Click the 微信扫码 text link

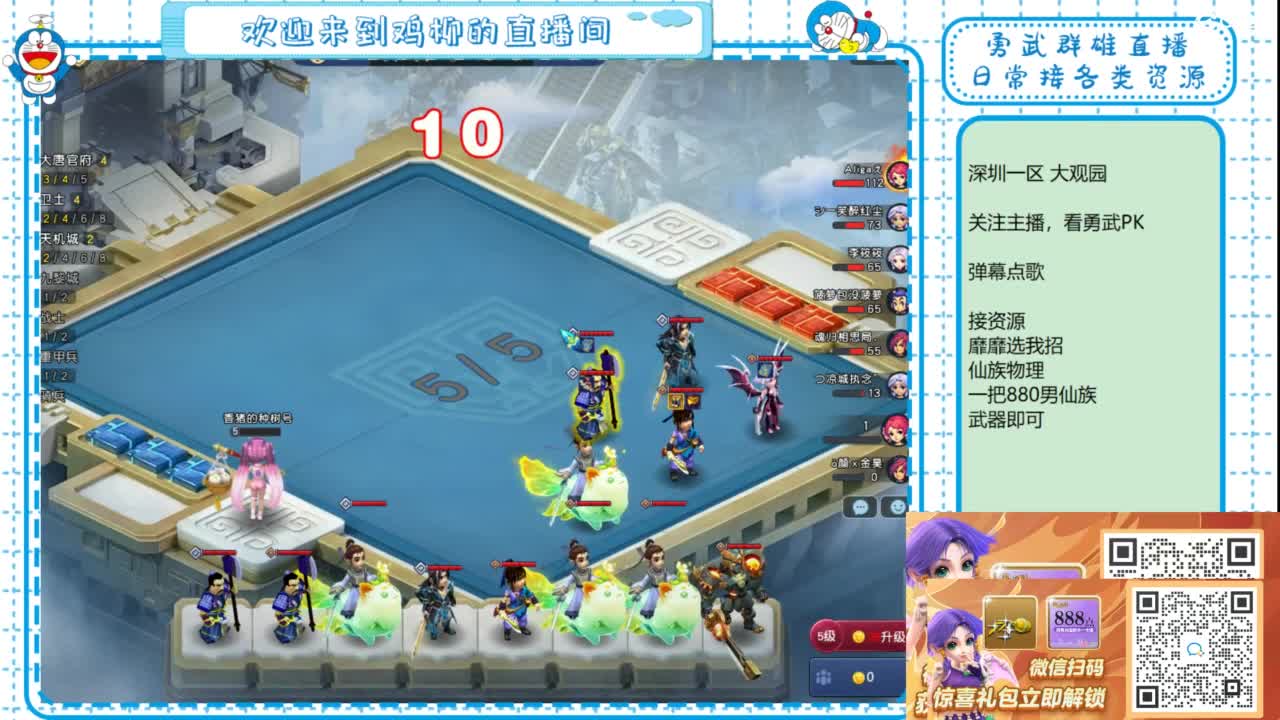pos(1068,668)
